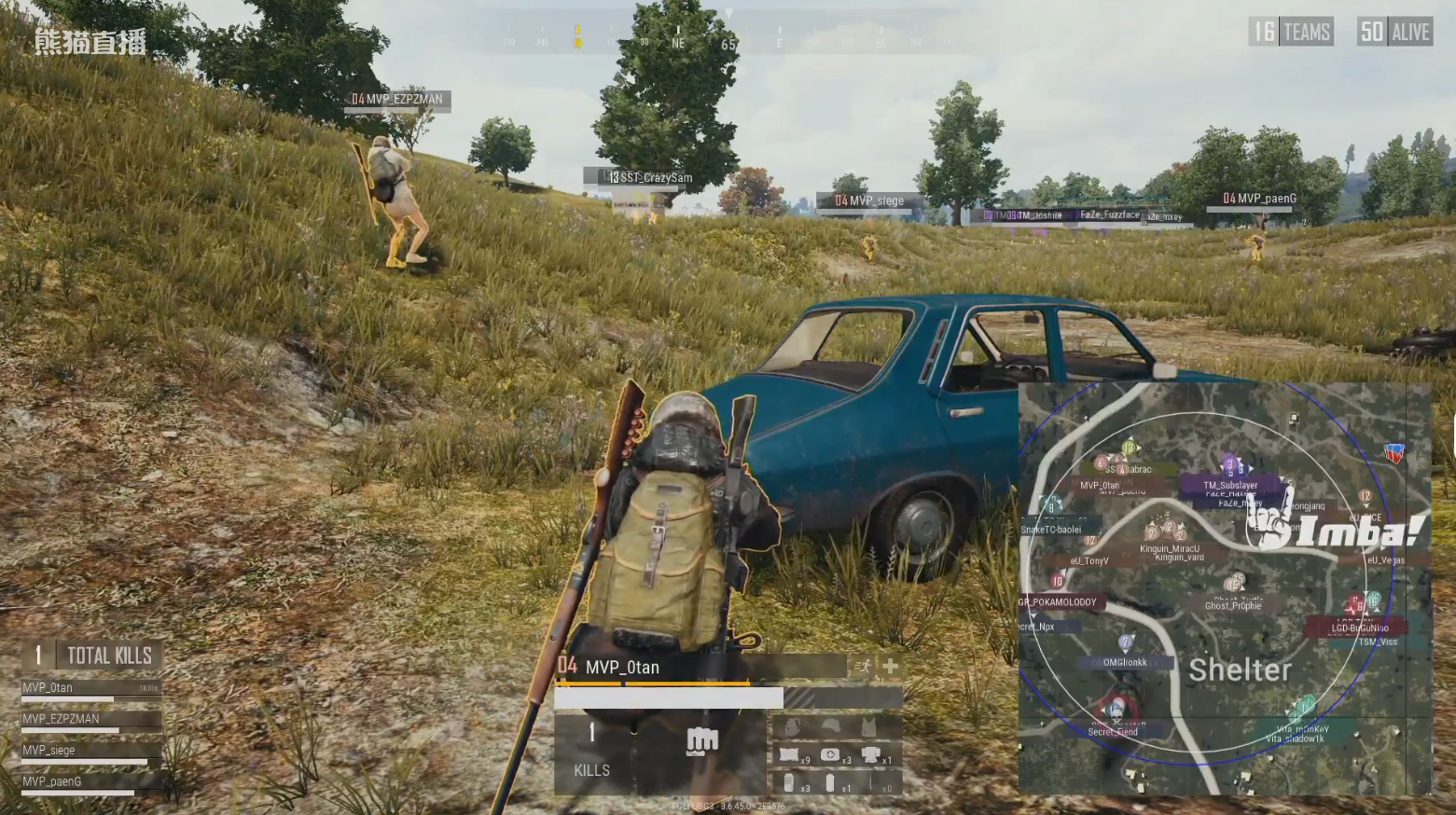1456x815 pixels.
Task: Select MVP_EZPZMAN in the team list
Action: click(62, 719)
